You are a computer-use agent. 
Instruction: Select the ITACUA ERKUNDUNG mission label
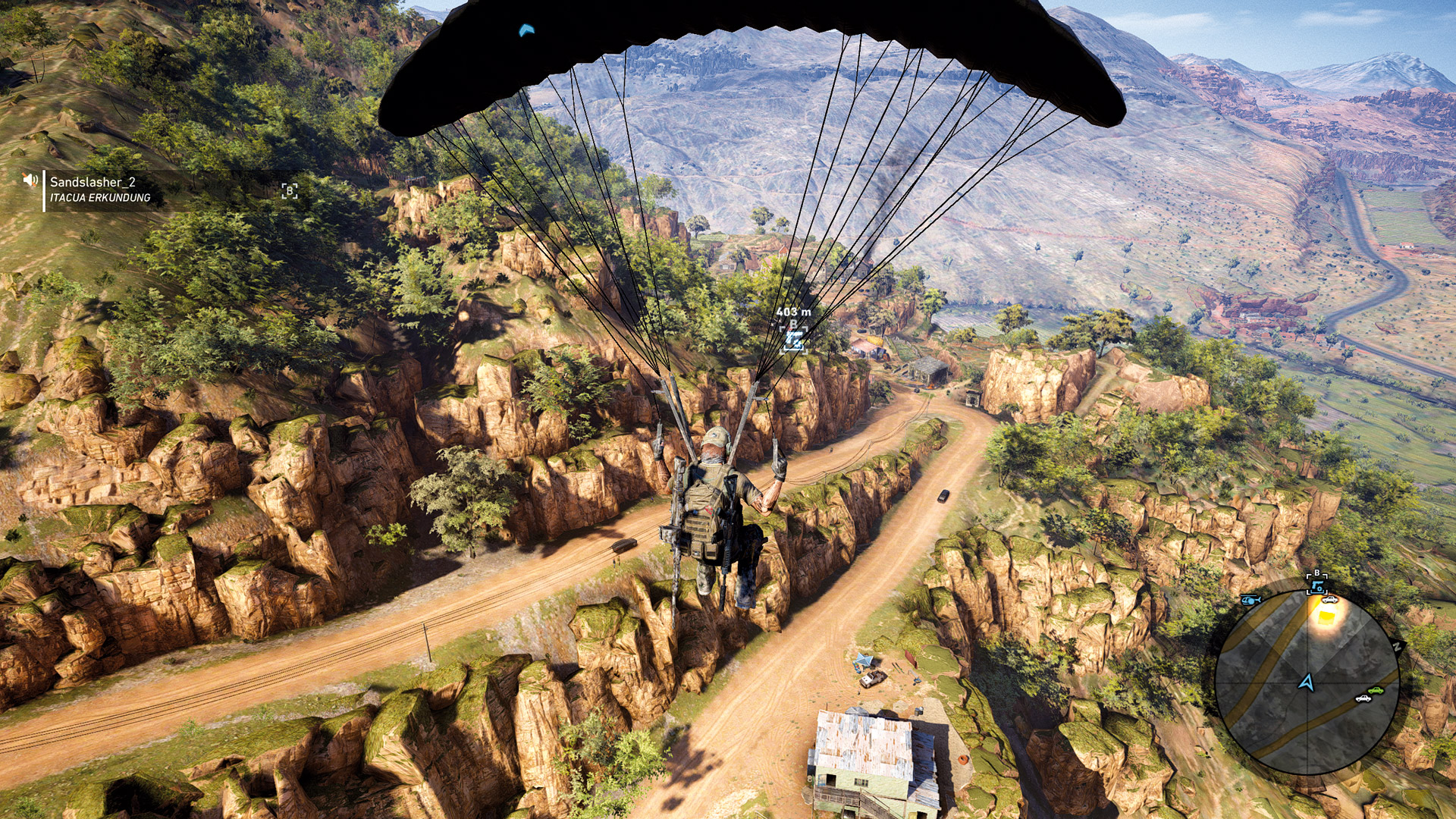click(x=99, y=198)
